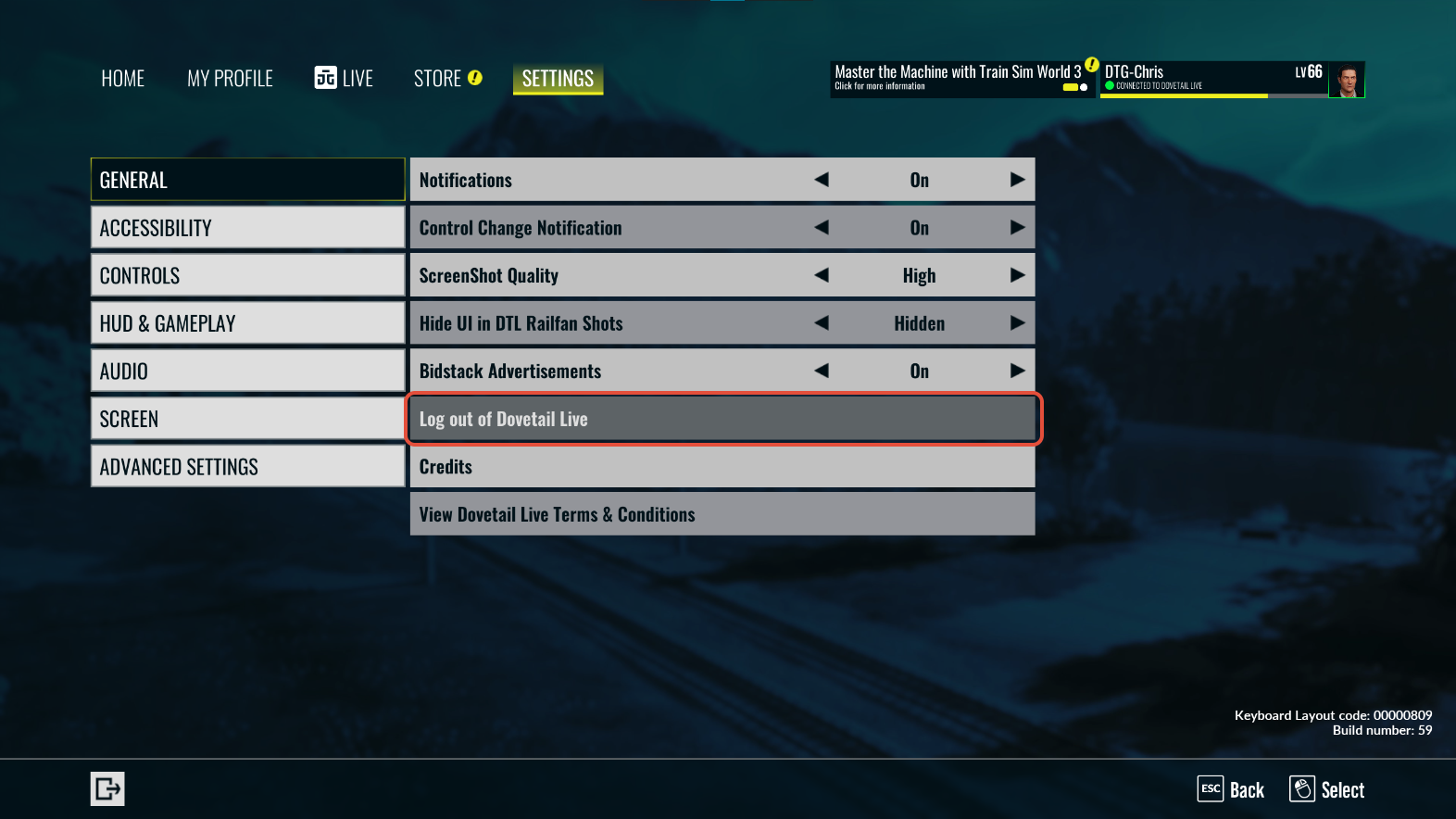
Task: Select the Screen settings category
Action: (247, 419)
